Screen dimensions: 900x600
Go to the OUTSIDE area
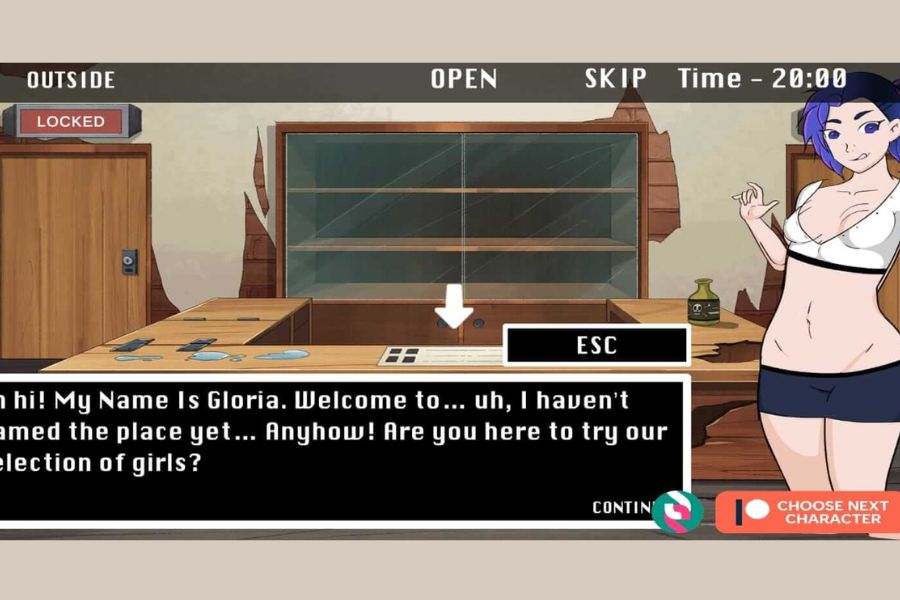click(71, 80)
